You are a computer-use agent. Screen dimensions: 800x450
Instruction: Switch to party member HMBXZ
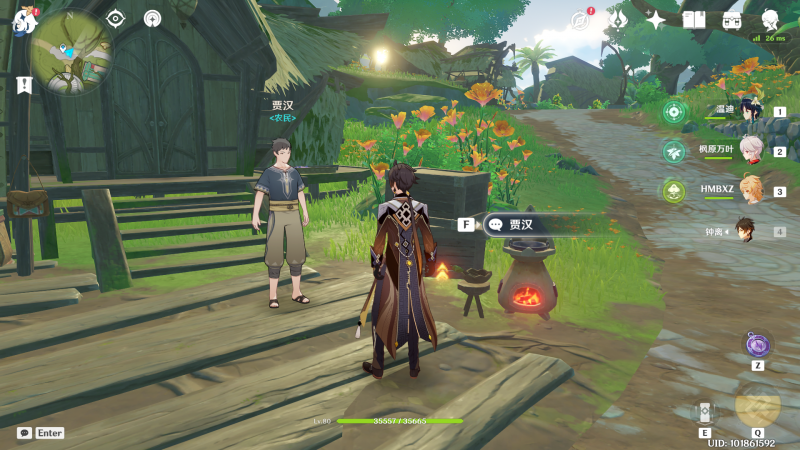click(750, 190)
